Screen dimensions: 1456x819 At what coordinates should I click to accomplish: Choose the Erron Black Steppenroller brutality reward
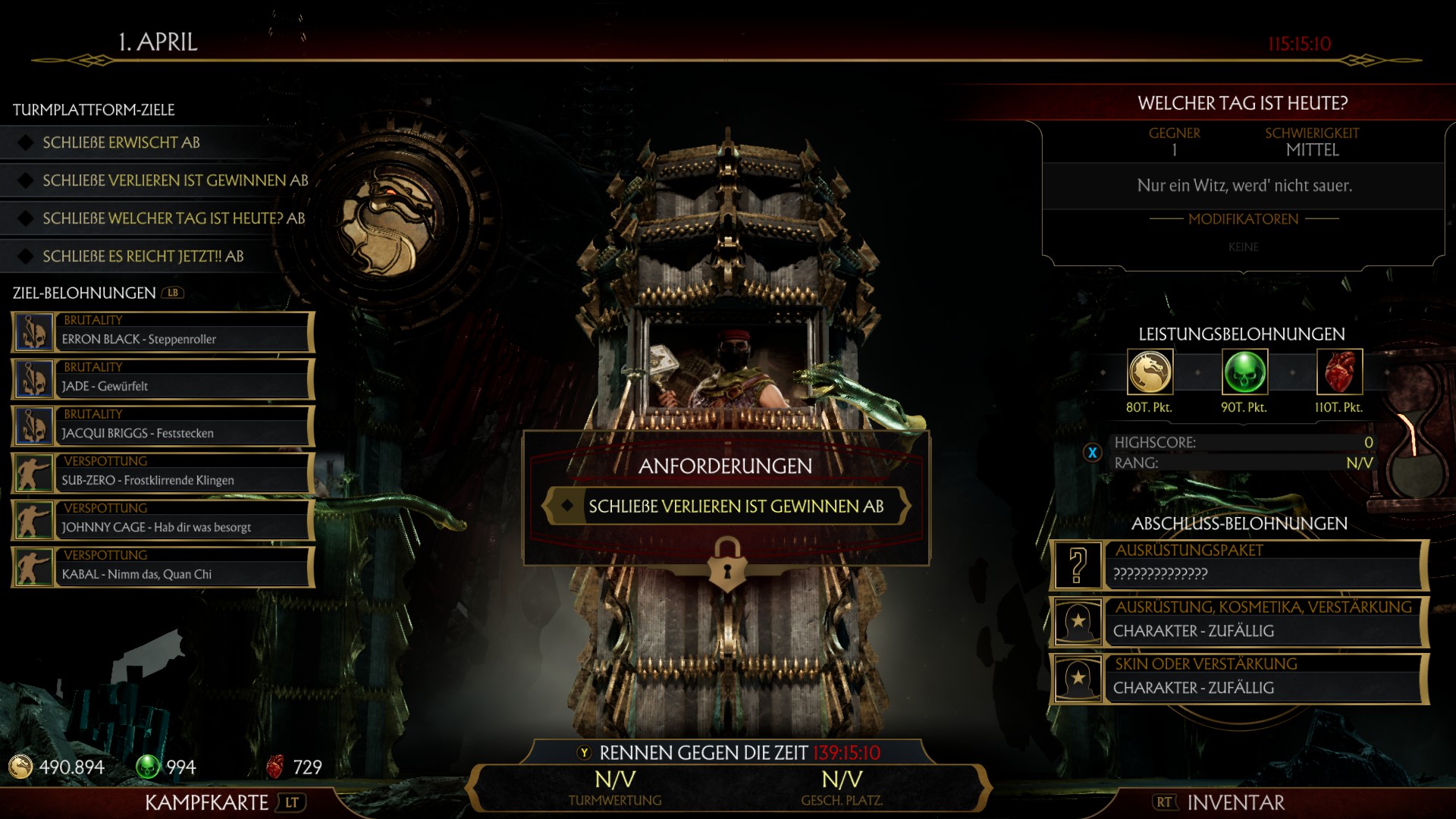click(x=163, y=332)
